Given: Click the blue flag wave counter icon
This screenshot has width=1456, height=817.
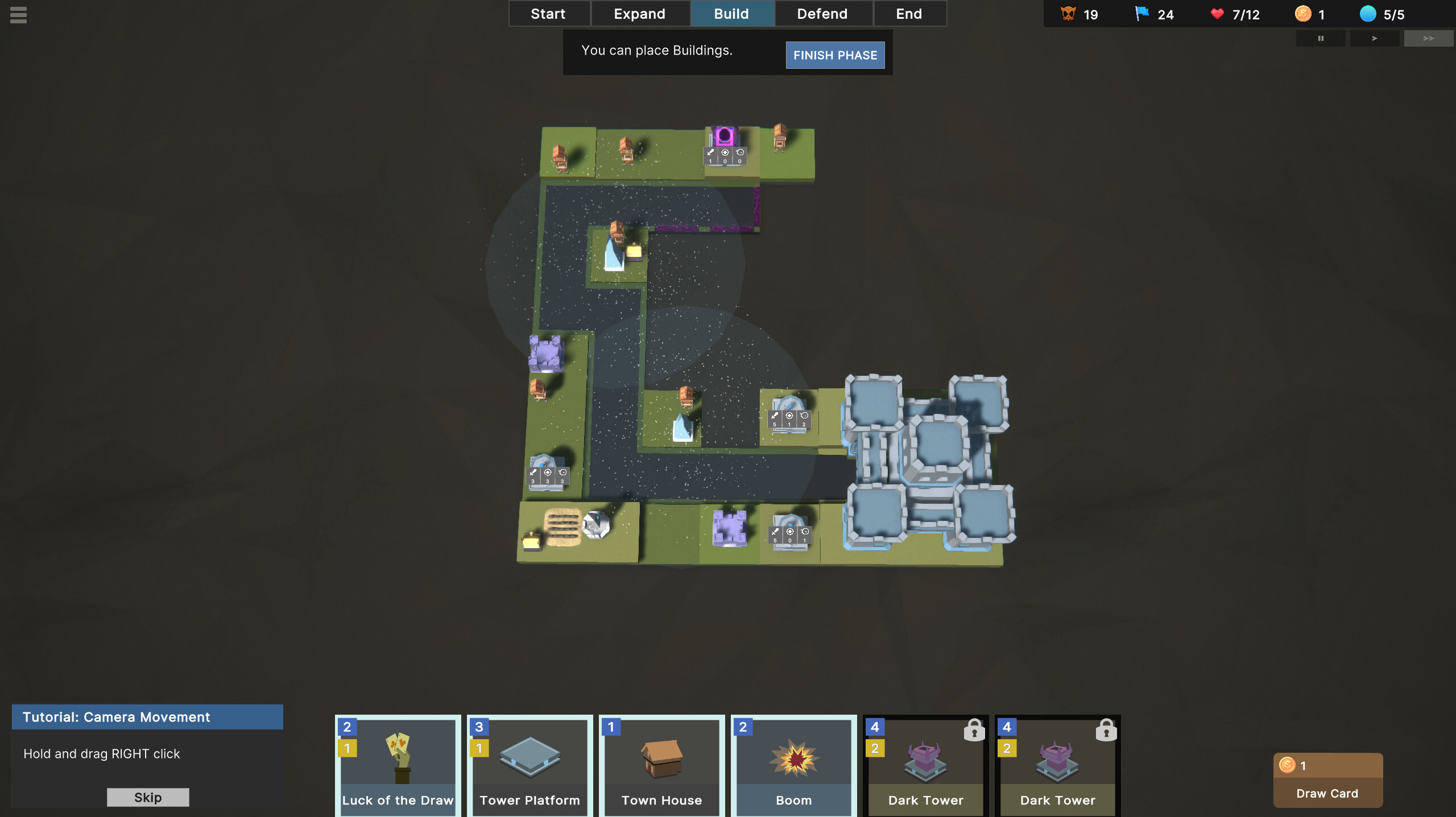Looking at the screenshot, I should pyautogui.click(x=1143, y=14).
